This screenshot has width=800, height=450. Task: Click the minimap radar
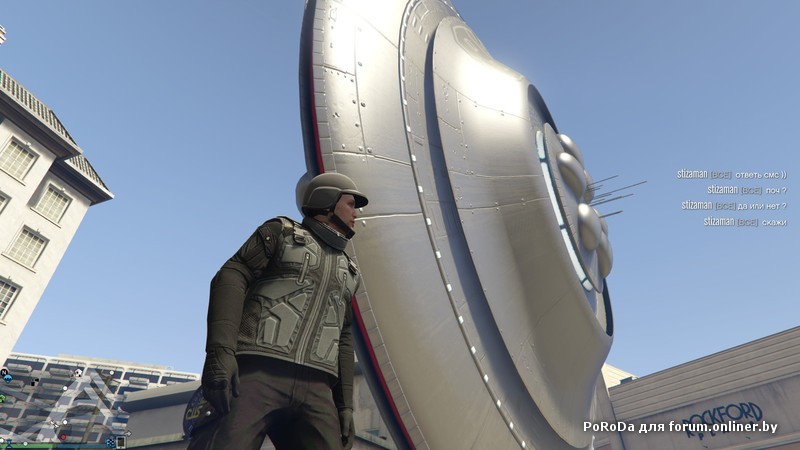click(x=62, y=404)
